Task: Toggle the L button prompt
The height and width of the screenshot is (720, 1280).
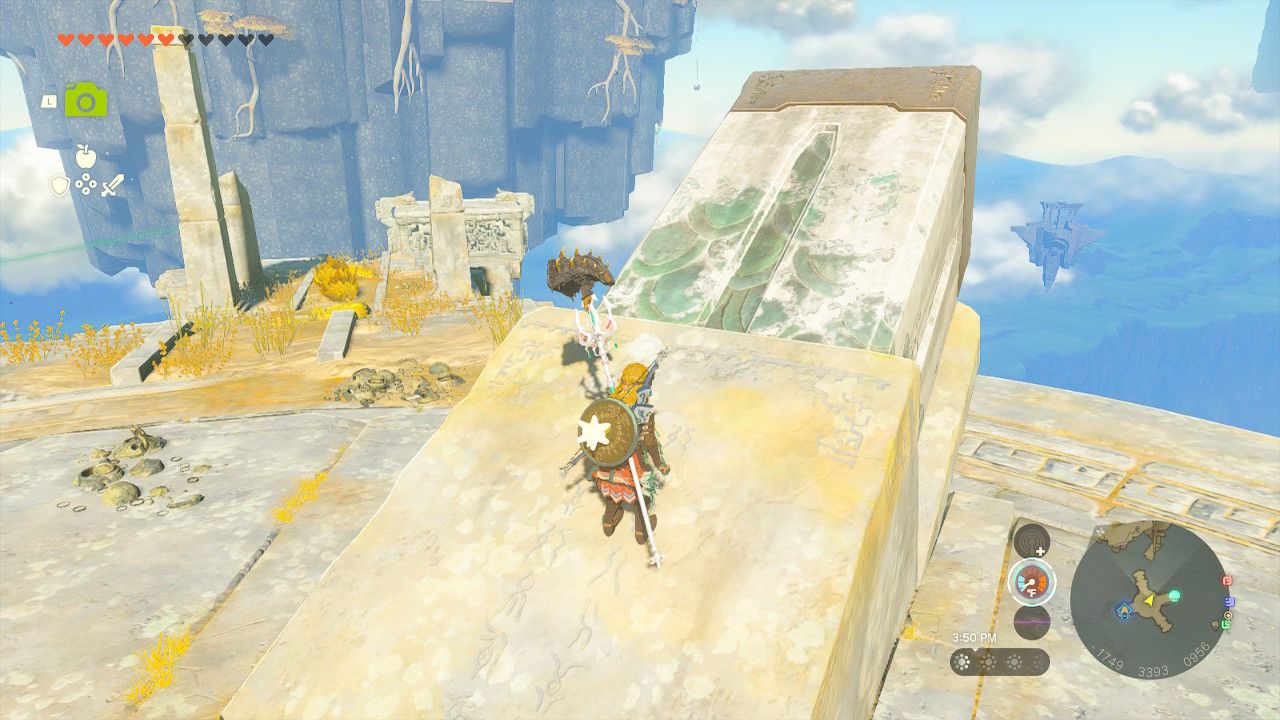Action: click(49, 101)
